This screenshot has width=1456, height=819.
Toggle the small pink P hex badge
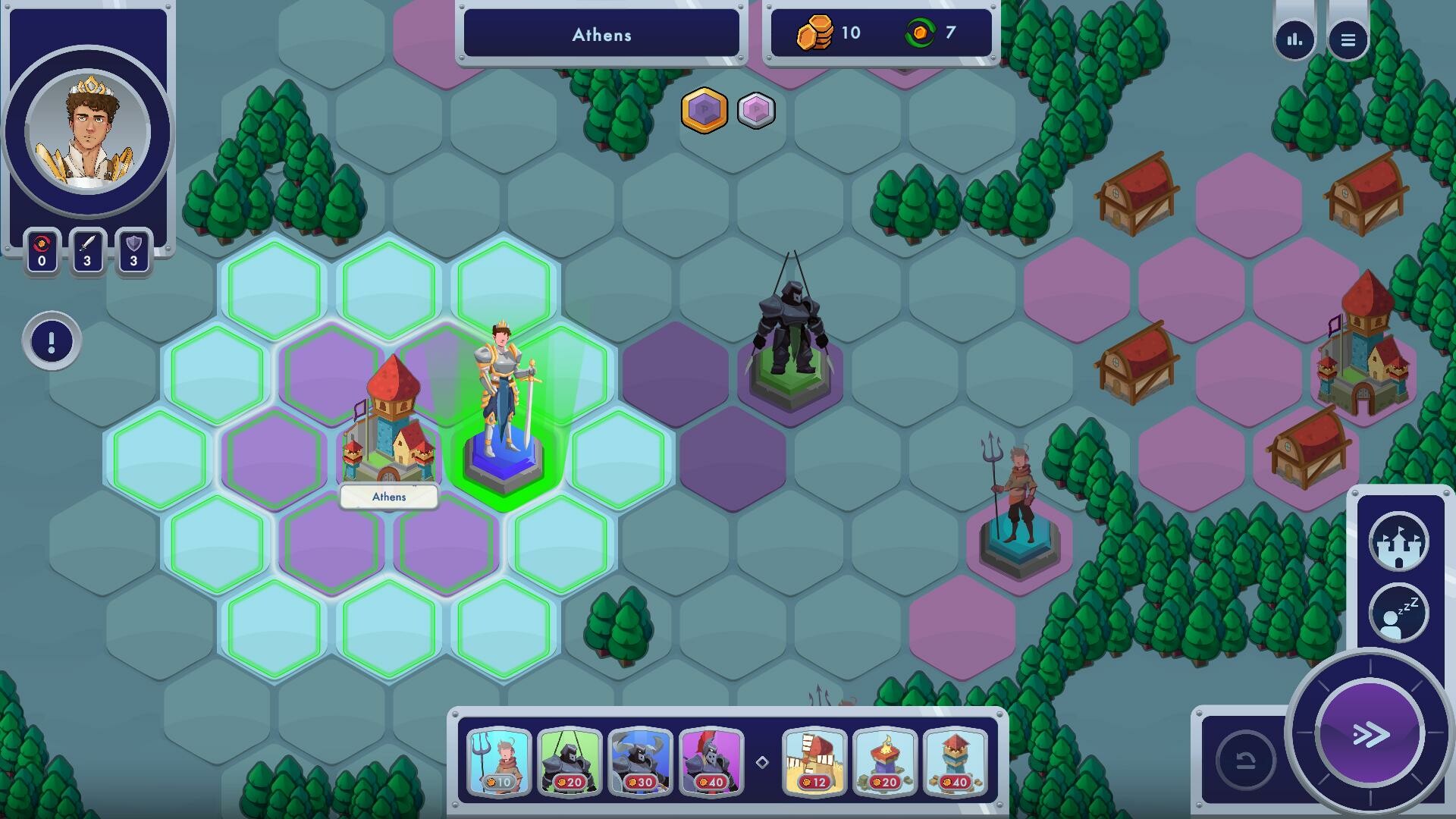755,111
